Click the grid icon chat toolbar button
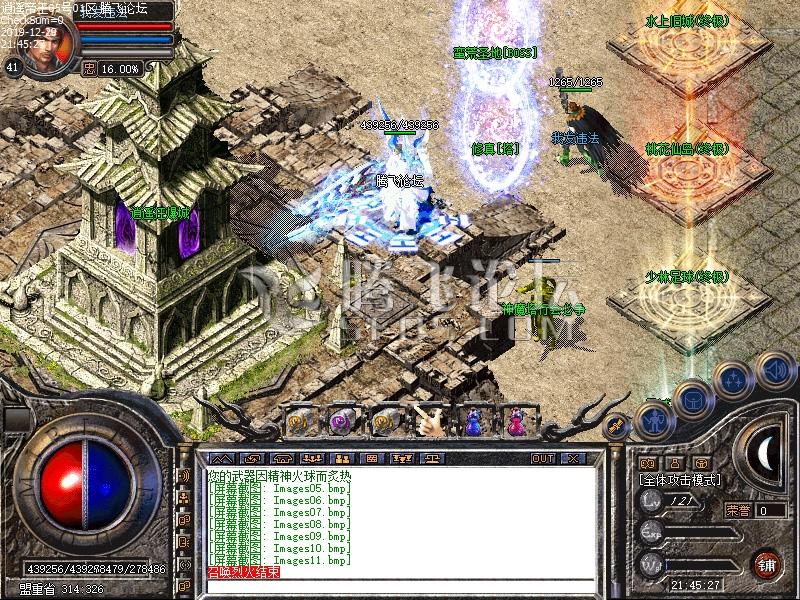The width and height of the screenshot is (800, 600). 371,459
